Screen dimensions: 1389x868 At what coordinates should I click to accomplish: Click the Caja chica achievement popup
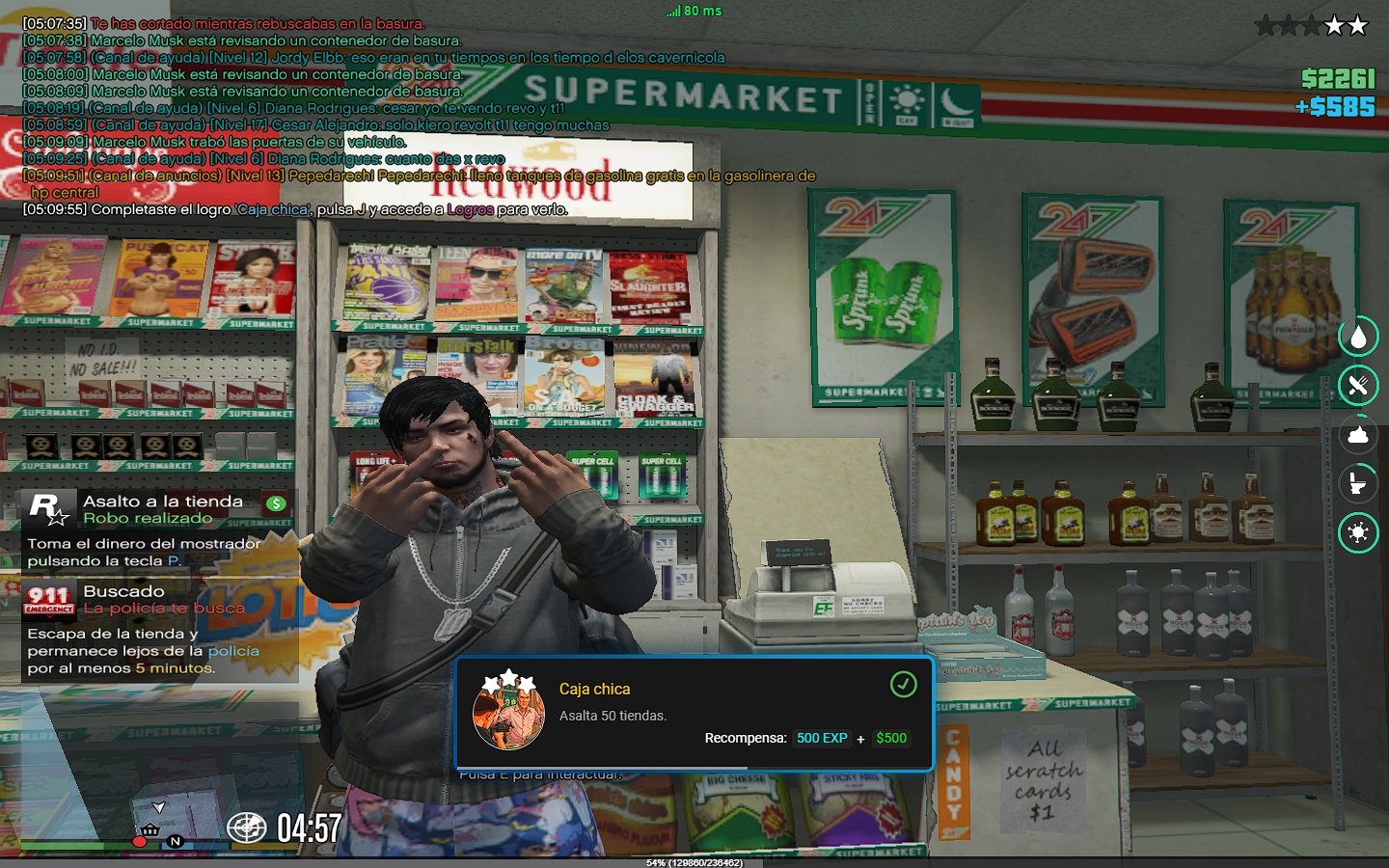[694, 714]
